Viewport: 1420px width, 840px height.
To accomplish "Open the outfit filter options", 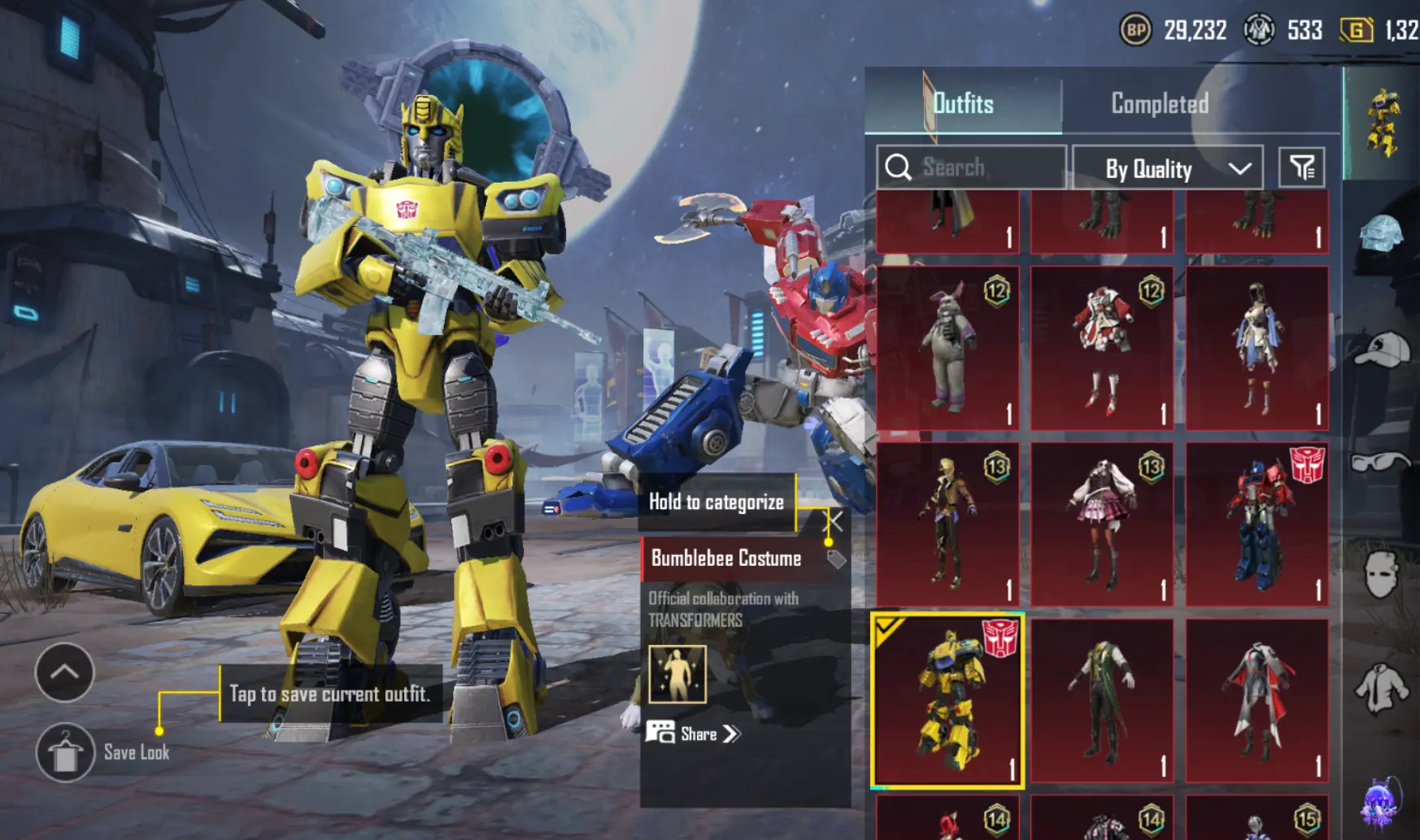I will 1301,168.
